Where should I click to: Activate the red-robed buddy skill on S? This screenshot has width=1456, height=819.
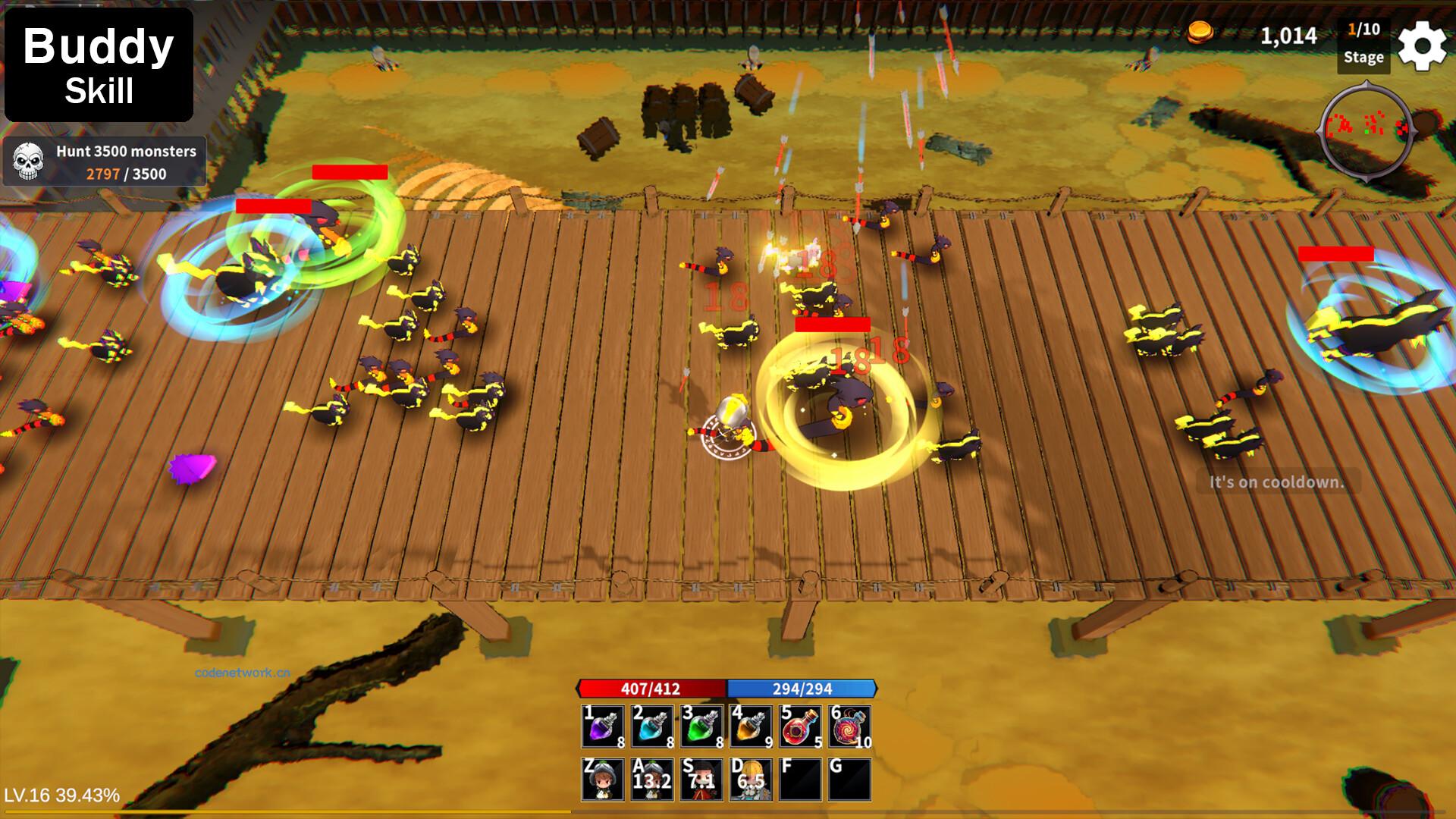pos(701,779)
